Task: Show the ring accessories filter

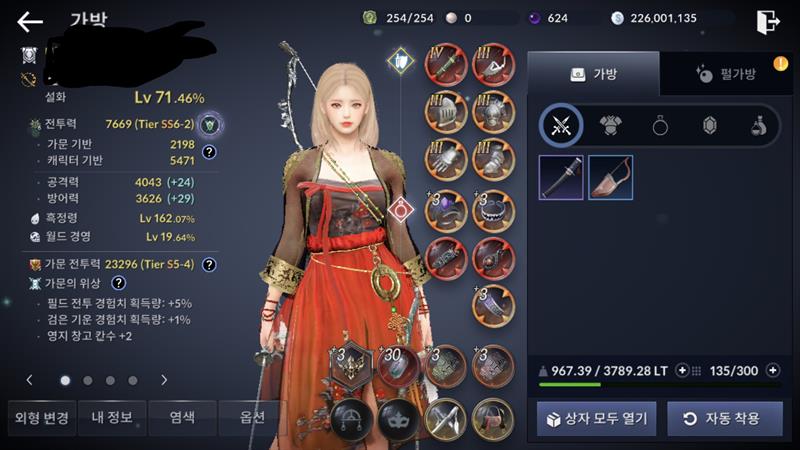Action: coord(661,125)
